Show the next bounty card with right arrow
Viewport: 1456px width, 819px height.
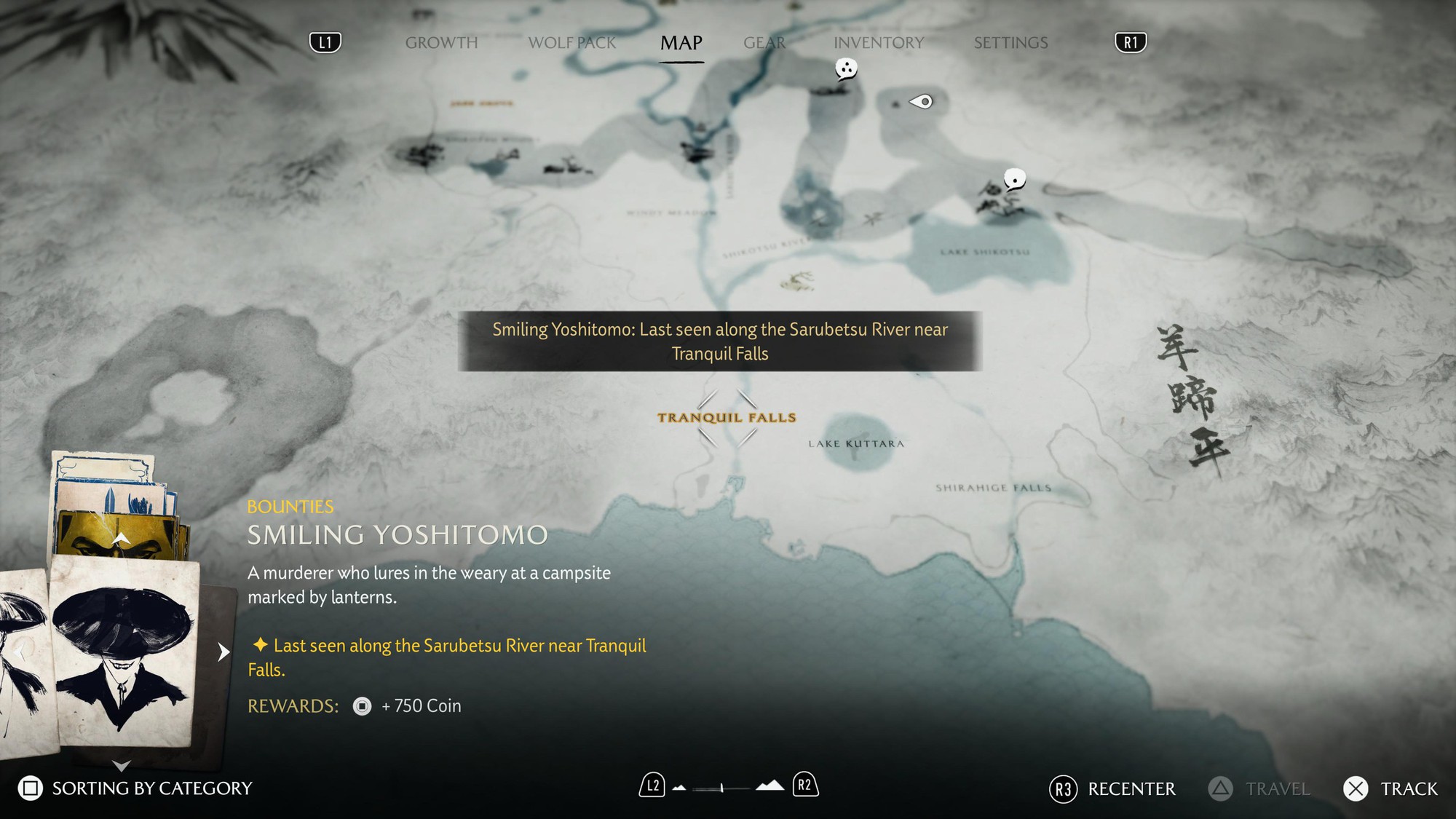click(223, 652)
